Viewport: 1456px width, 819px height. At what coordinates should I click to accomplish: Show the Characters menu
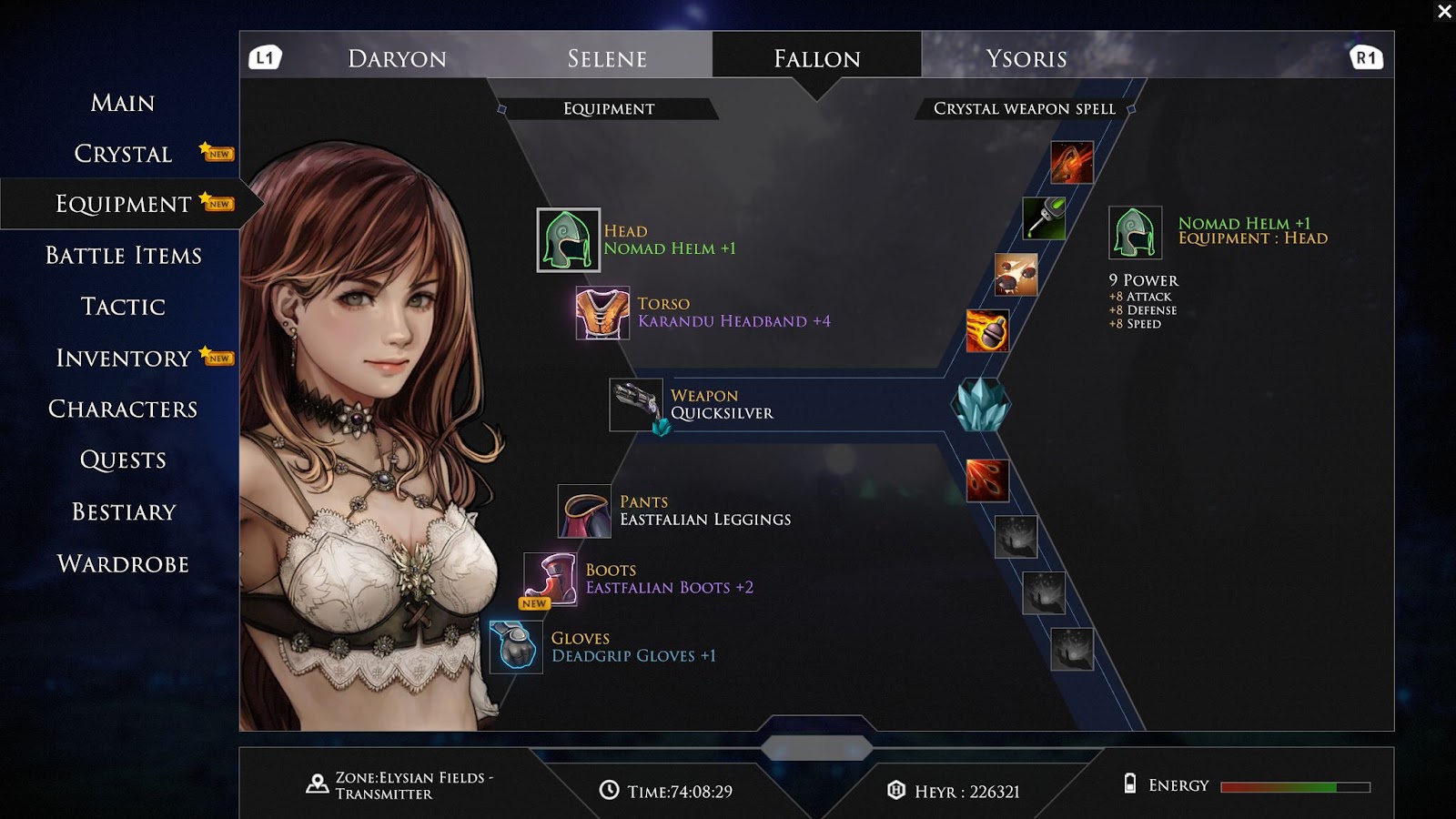pyautogui.click(x=123, y=409)
